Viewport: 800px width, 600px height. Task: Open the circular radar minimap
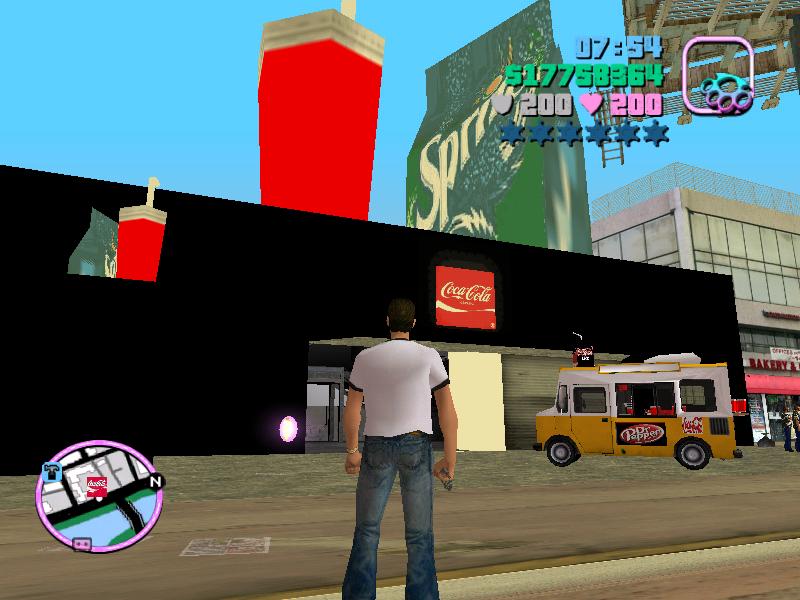pos(96,501)
